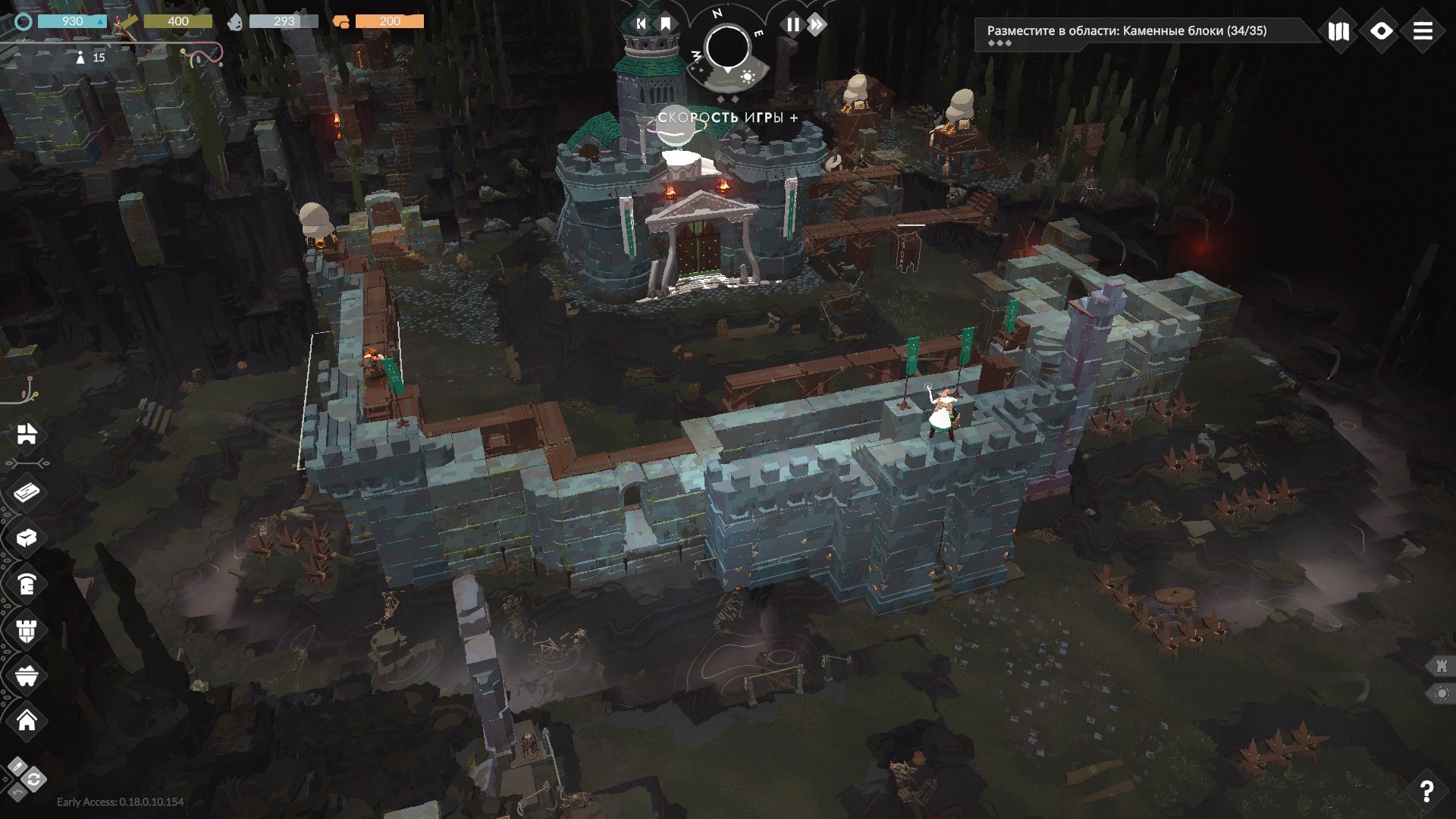Pause the game

(792, 24)
